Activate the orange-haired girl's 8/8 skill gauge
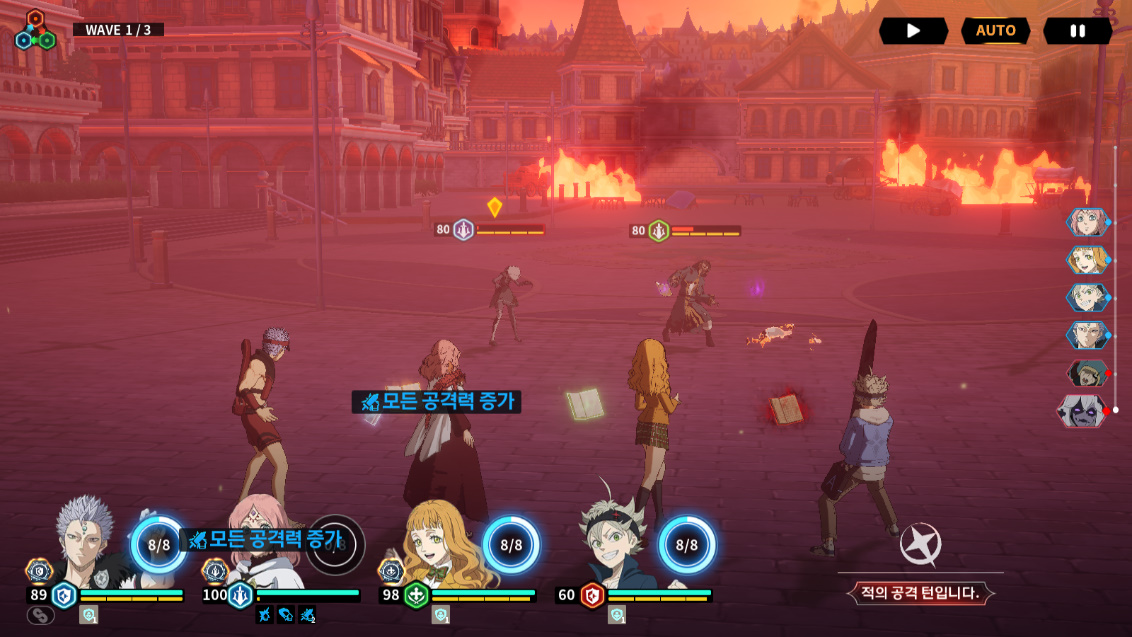The width and height of the screenshot is (1132, 637). (x=511, y=545)
